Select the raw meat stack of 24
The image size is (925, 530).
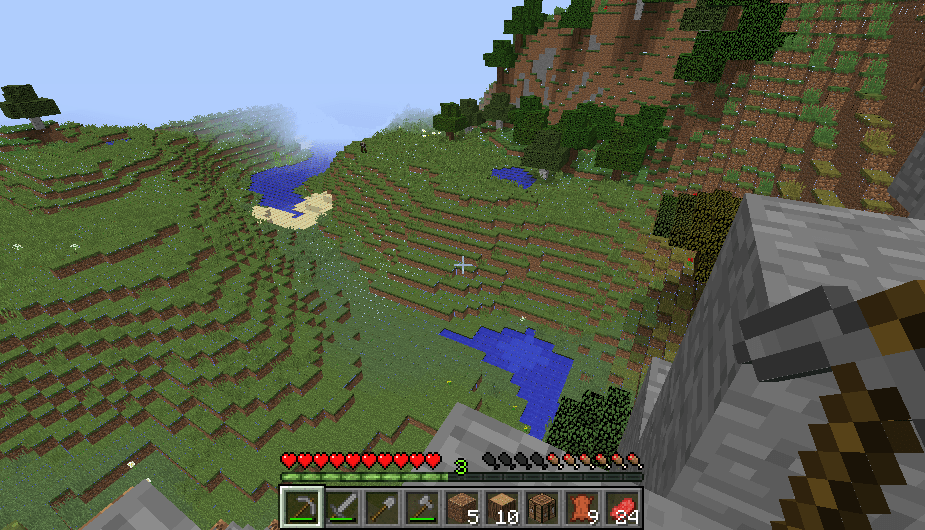tap(623, 507)
